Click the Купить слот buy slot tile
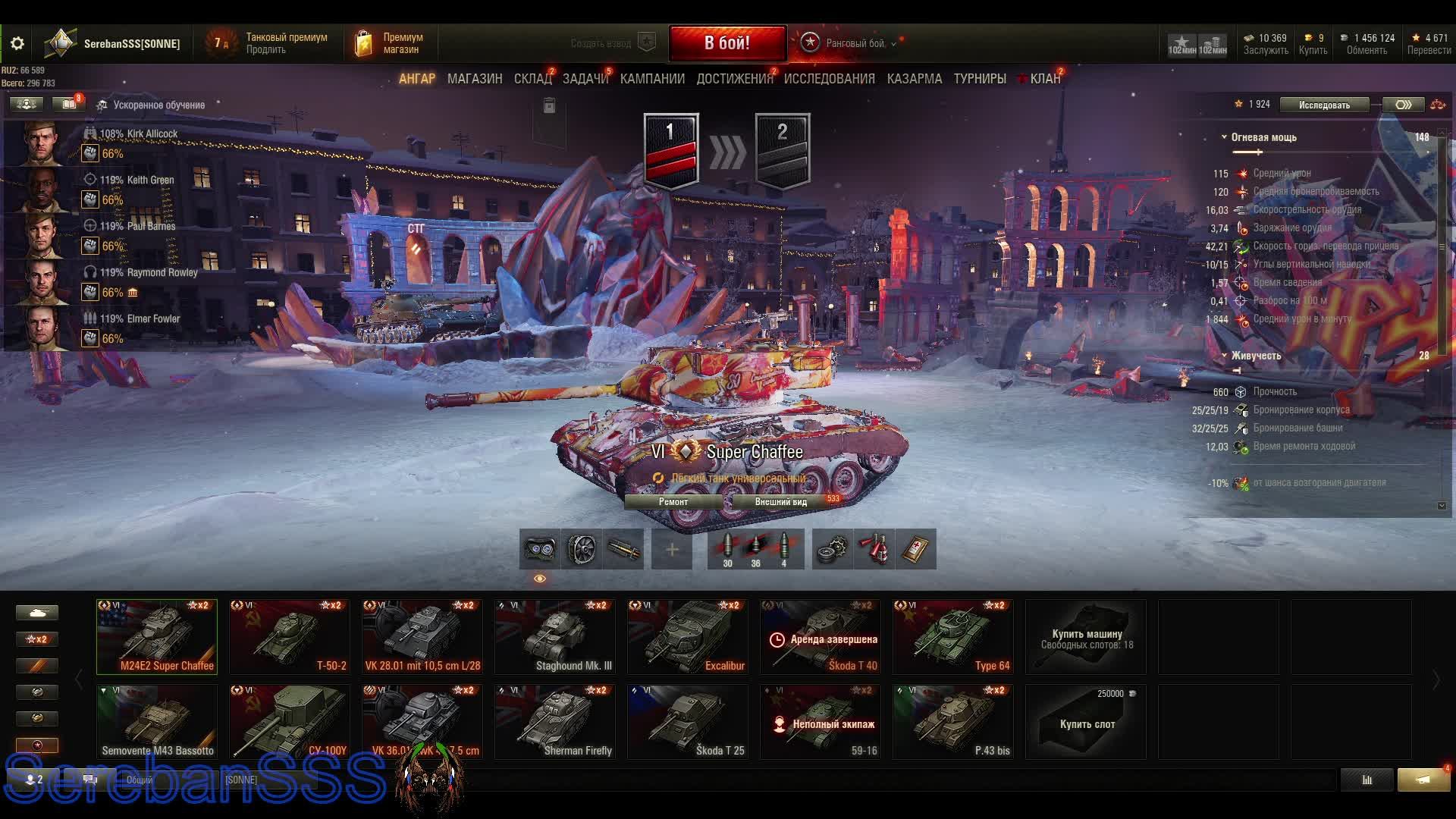1456x819 pixels. (1086, 722)
